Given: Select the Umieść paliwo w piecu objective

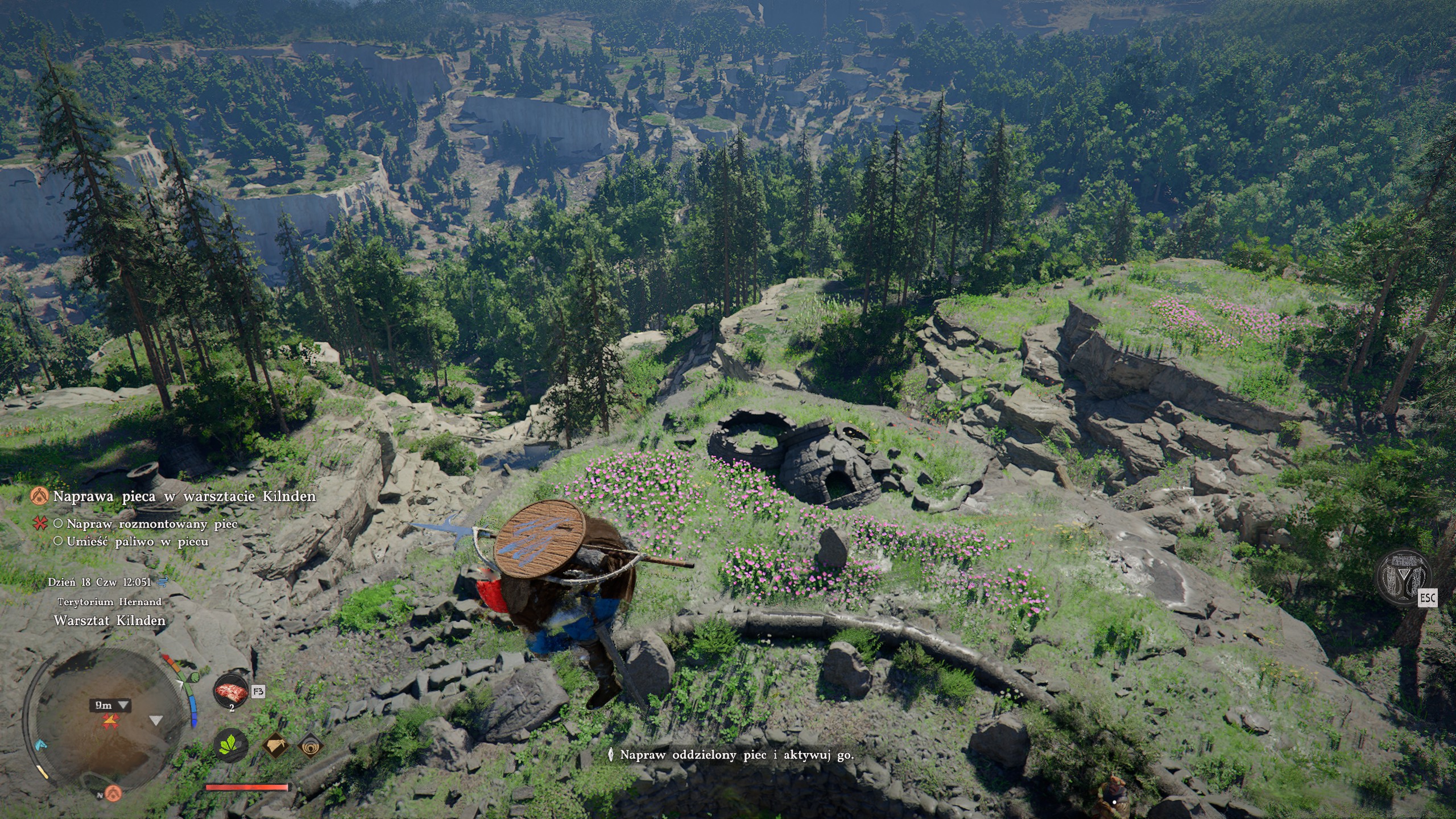Looking at the screenshot, I should point(137,541).
